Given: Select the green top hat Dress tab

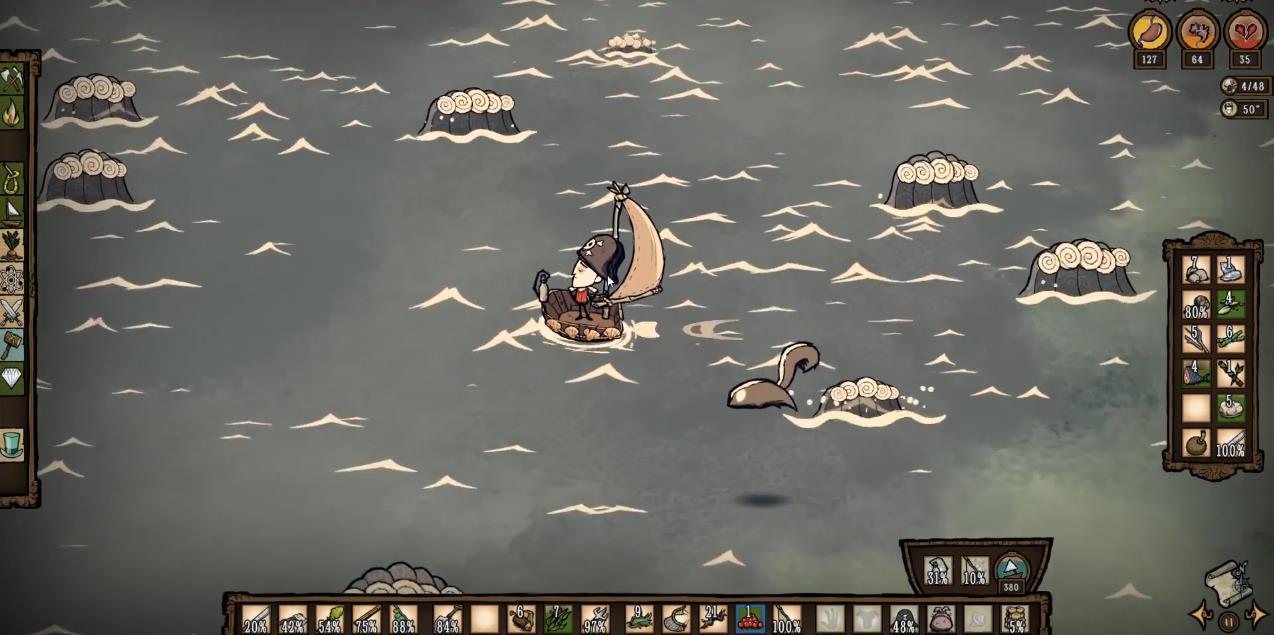Looking at the screenshot, I should [x=12, y=443].
